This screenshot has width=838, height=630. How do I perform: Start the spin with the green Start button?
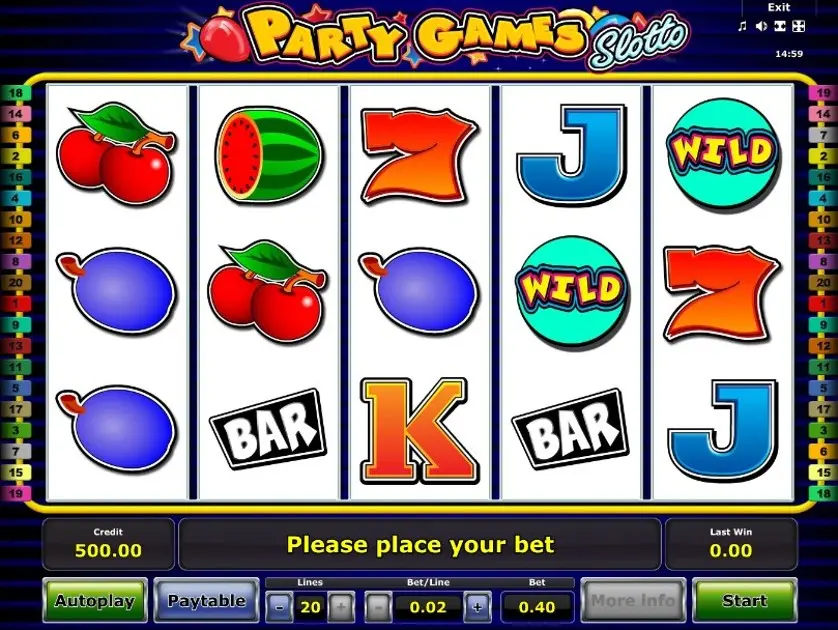pyautogui.click(x=744, y=601)
